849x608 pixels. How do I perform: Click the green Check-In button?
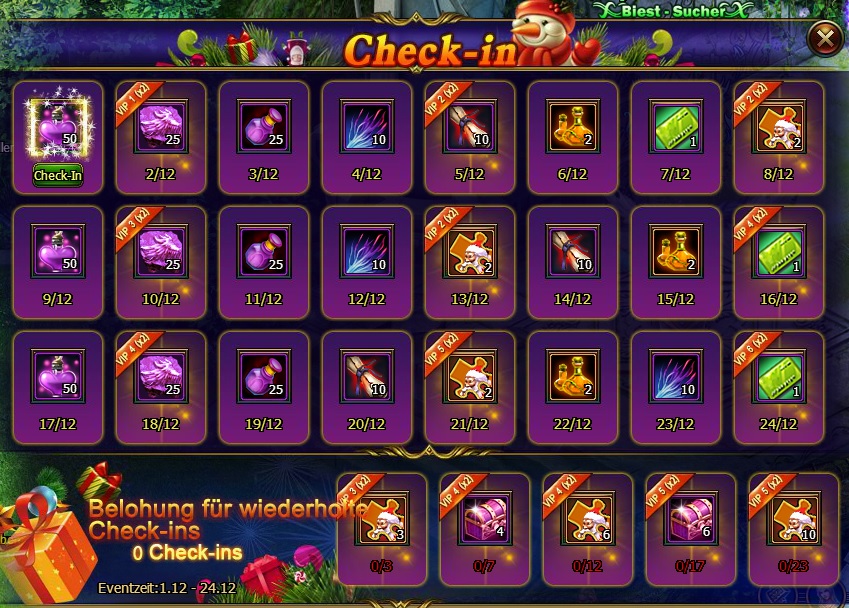[58, 175]
